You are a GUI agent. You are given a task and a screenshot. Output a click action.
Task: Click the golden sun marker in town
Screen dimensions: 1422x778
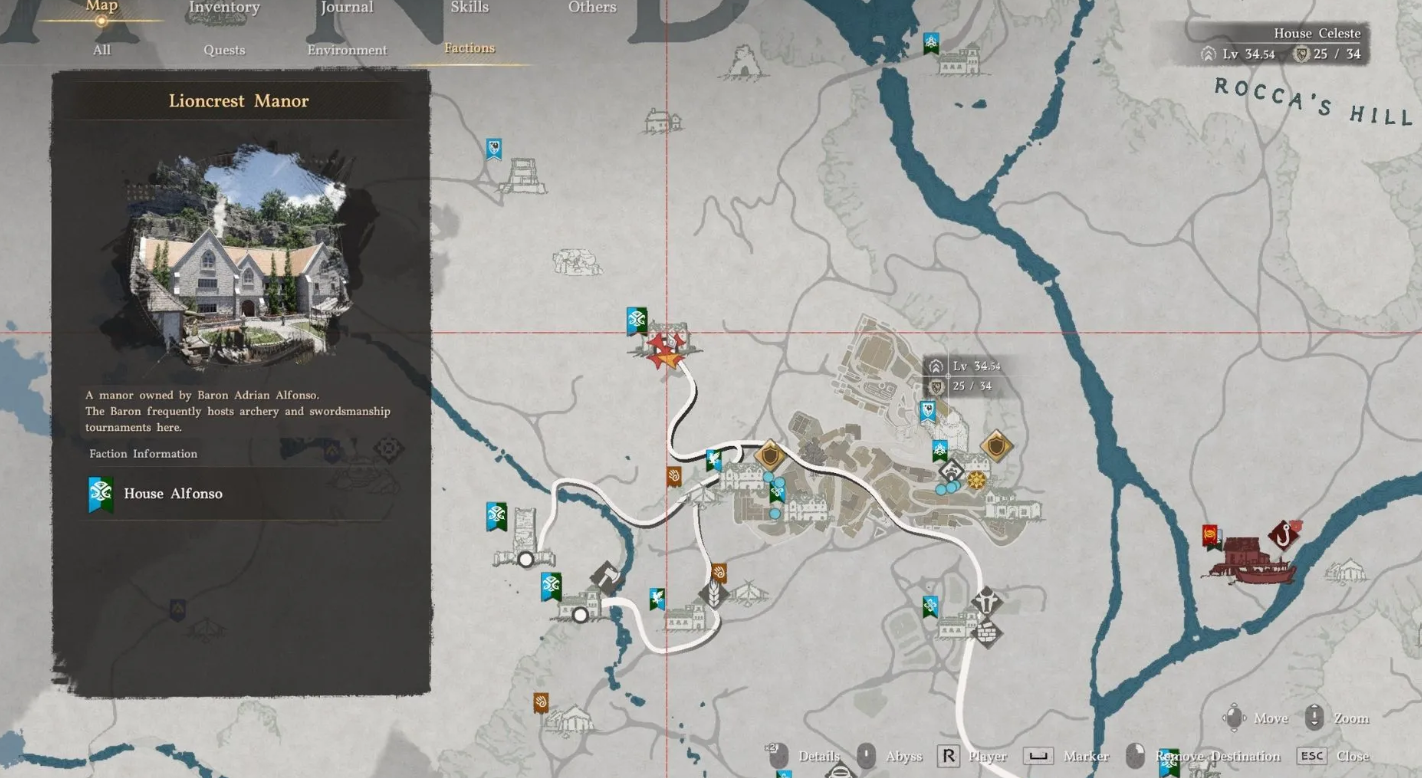[976, 481]
